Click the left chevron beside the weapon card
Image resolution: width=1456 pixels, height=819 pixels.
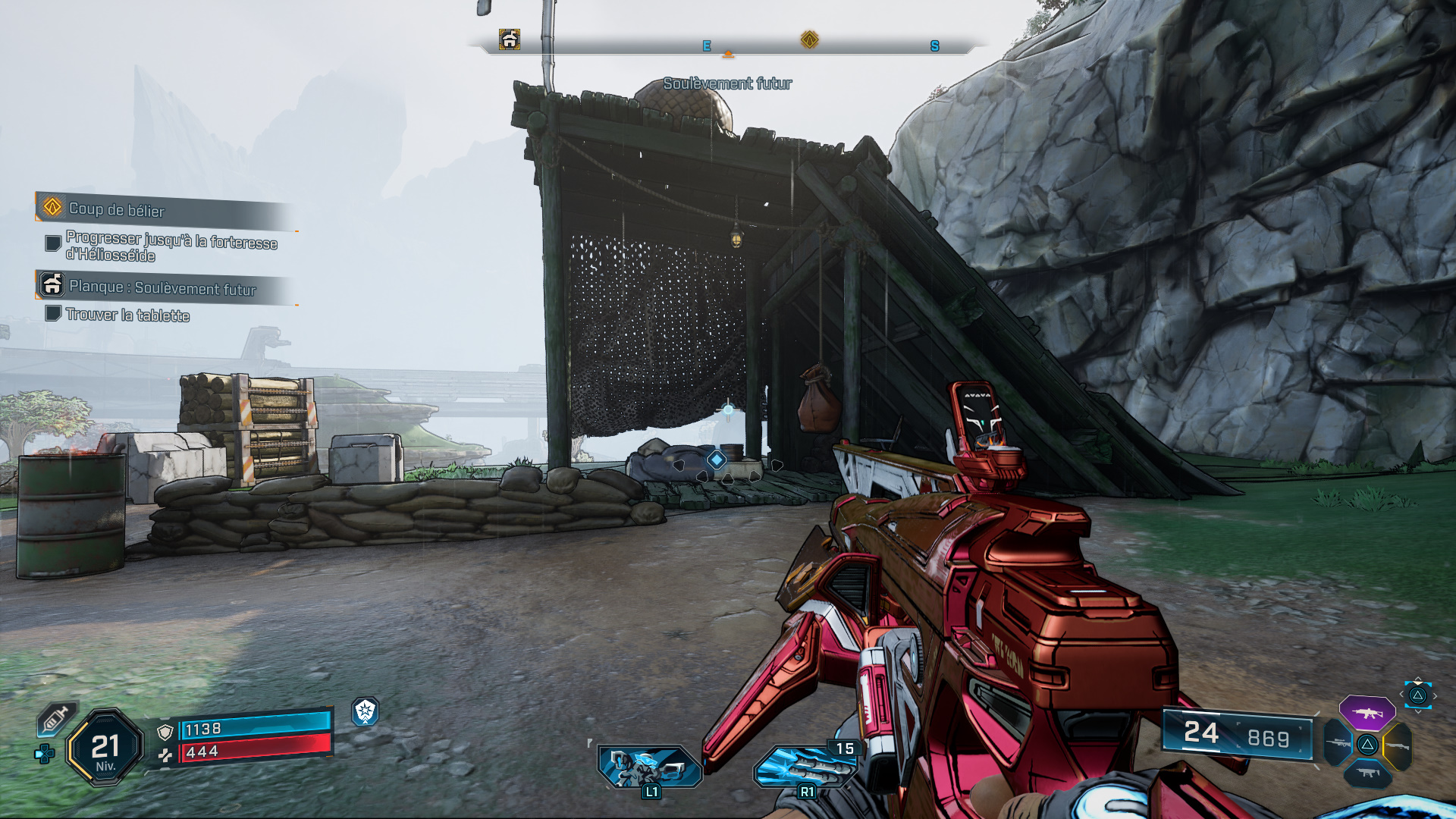(x=1401, y=694)
